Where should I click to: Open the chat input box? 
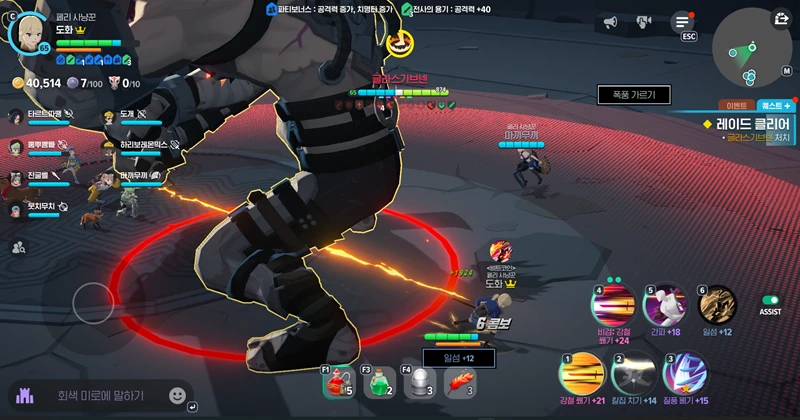[100, 396]
